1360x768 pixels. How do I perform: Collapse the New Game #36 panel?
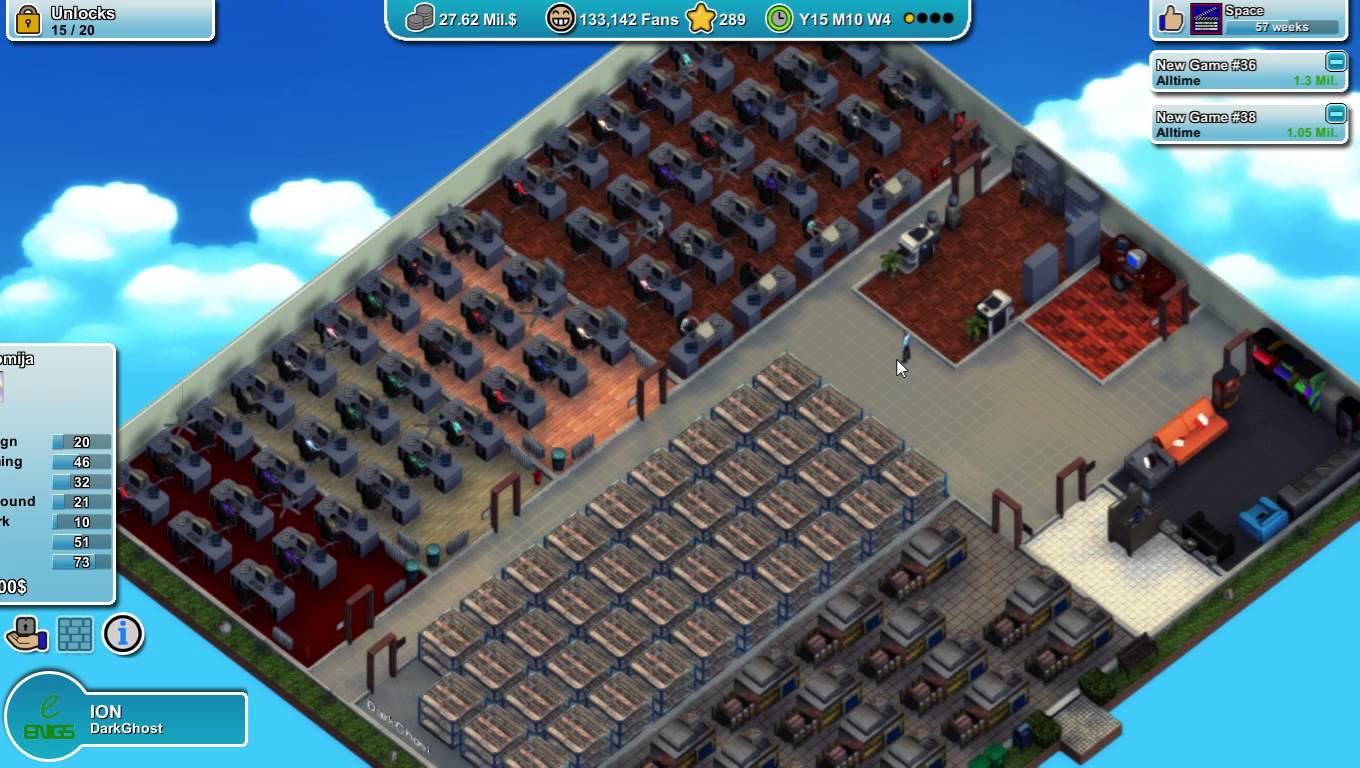coord(1337,64)
